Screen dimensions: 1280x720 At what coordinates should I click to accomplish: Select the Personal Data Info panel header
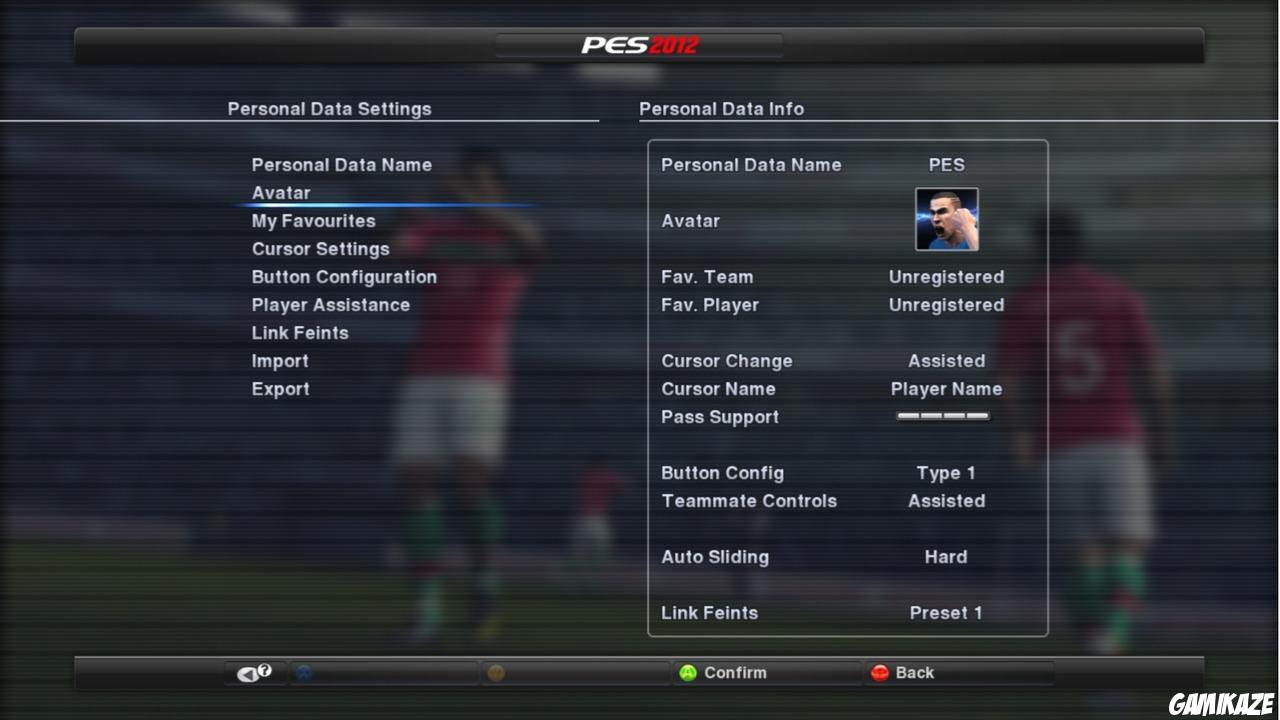coord(722,108)
